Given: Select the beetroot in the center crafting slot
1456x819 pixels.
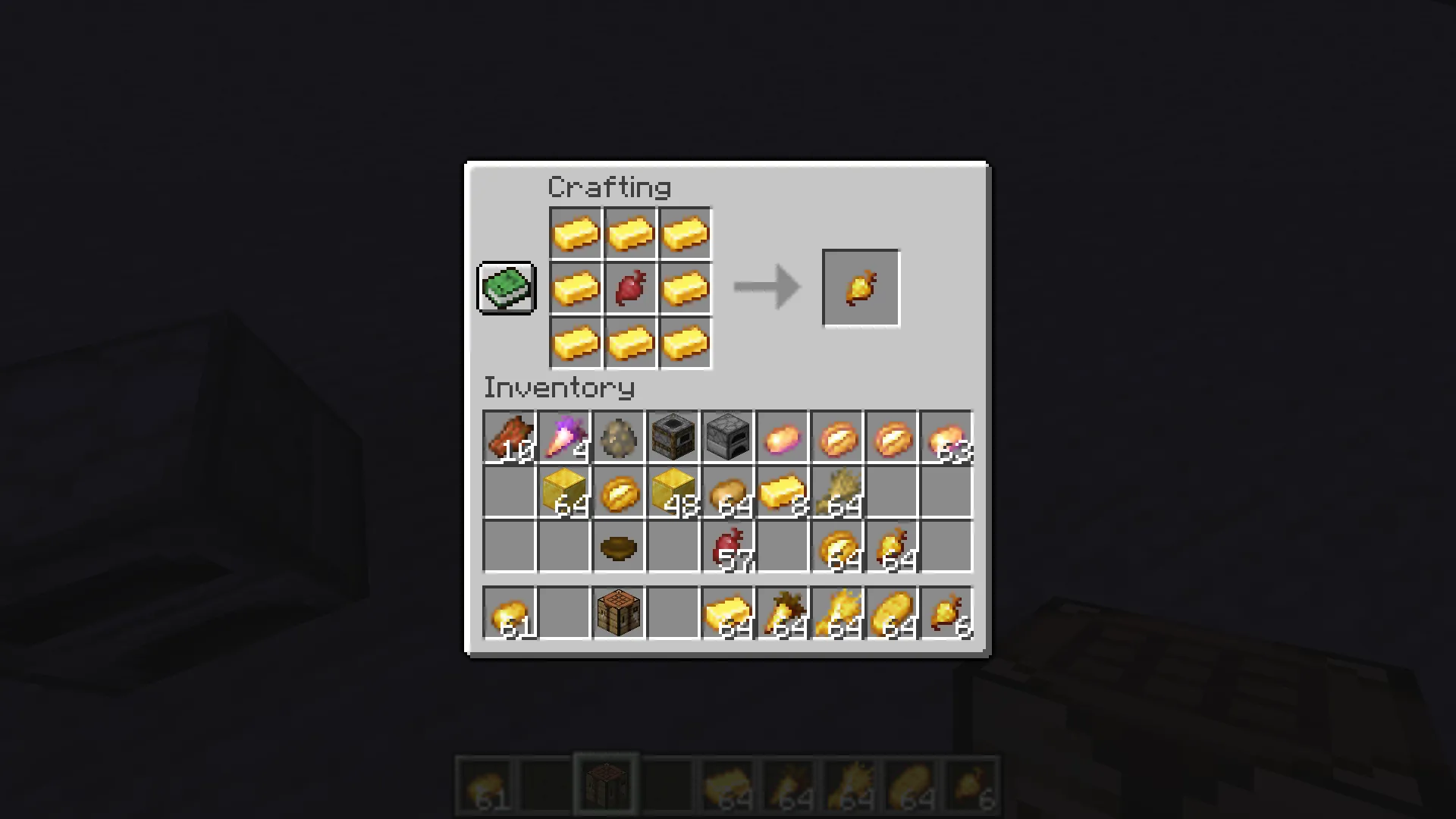Looking at the screenshot, I should 630,287.
